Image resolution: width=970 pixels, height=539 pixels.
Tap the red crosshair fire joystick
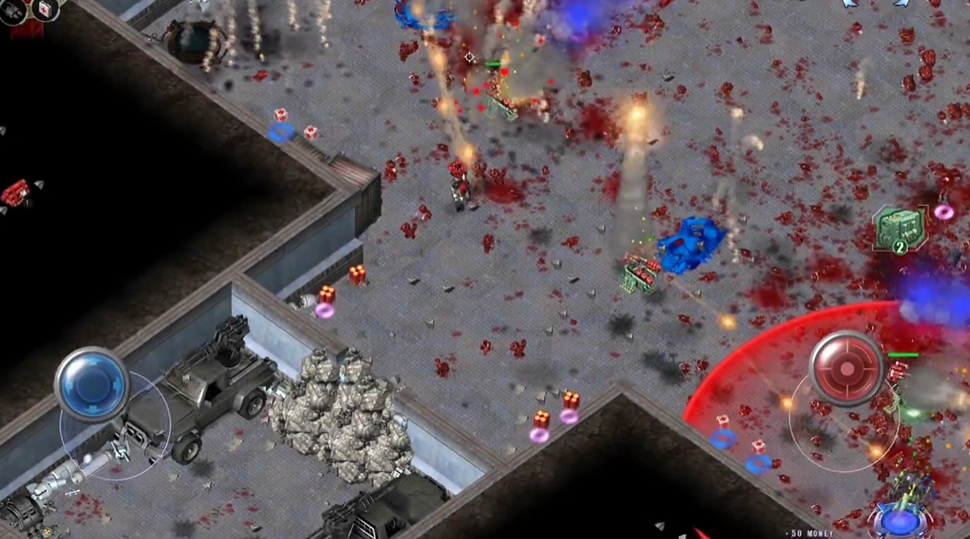(x=846, y=368)
